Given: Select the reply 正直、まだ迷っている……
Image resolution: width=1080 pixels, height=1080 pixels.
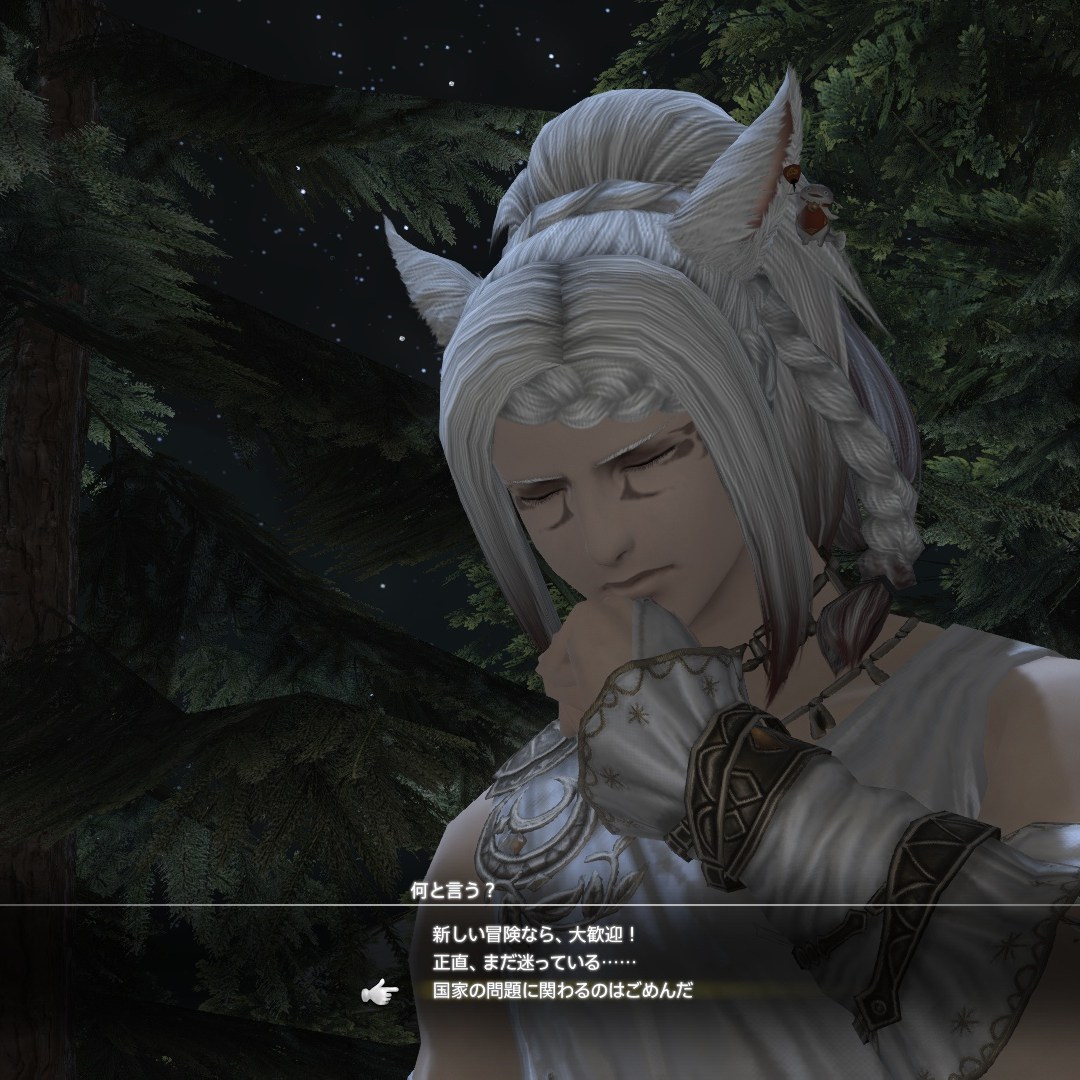Looking at the screenshot, I should tap(534, 963).
